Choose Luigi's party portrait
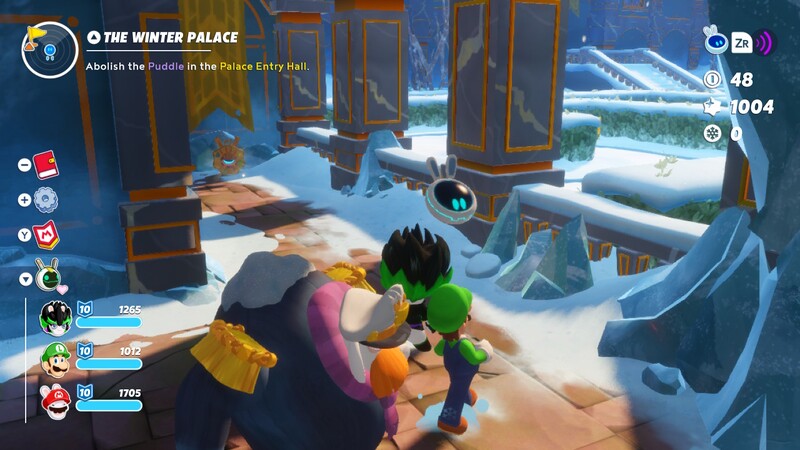800x450 pixels. (x=55, y=360)
